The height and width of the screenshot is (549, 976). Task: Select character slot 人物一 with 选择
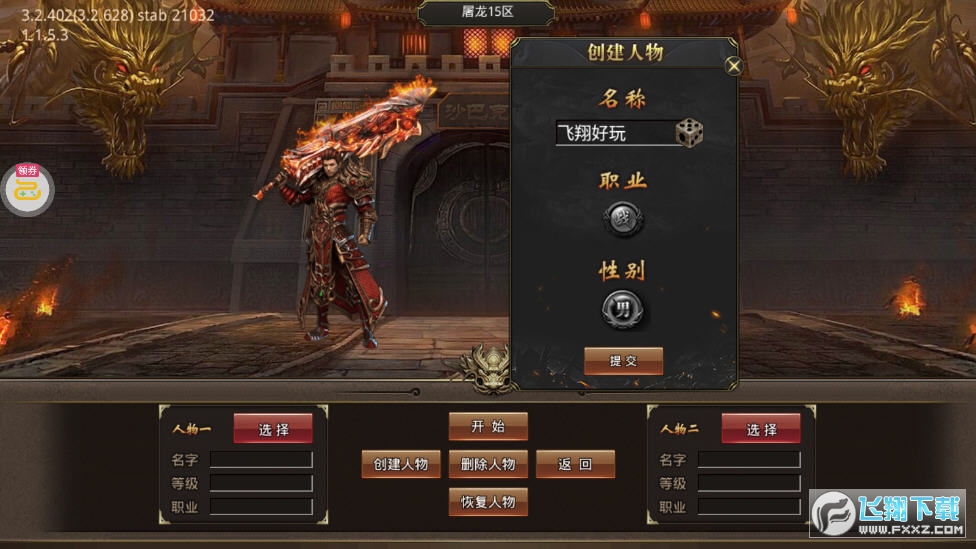[273, 429]
